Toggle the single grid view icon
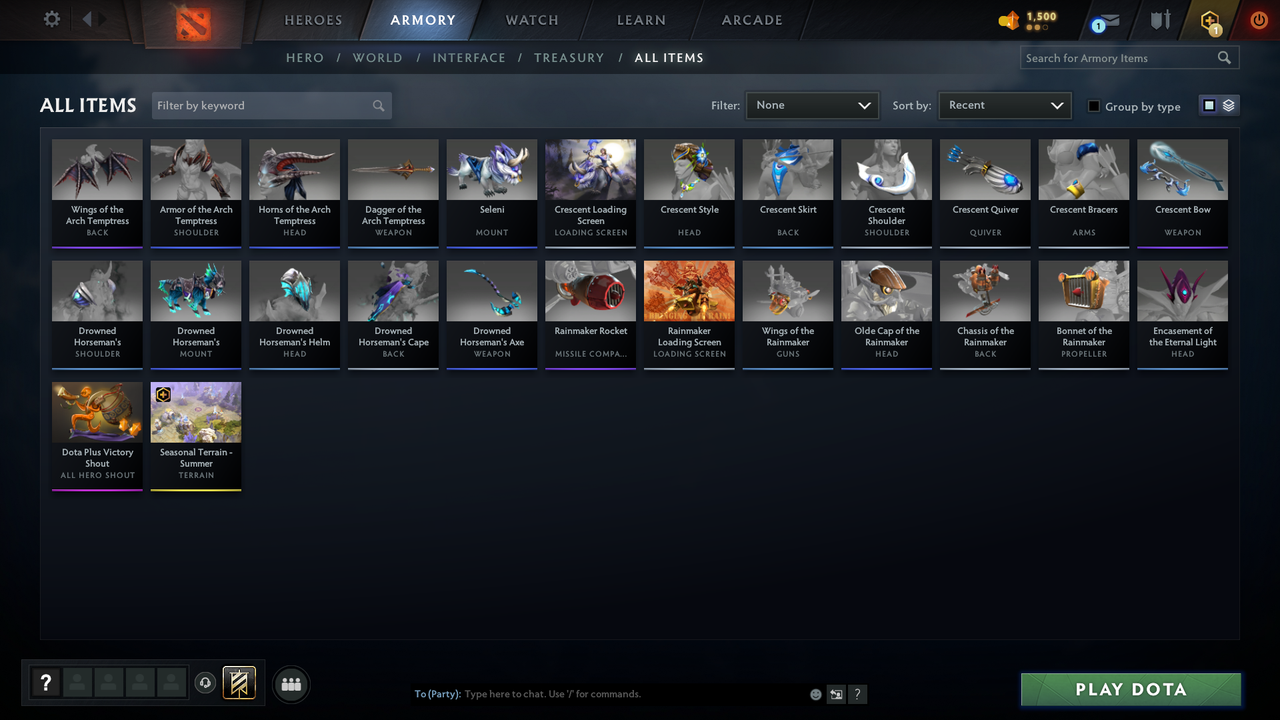1280x720 pixels. point(1210,104)
